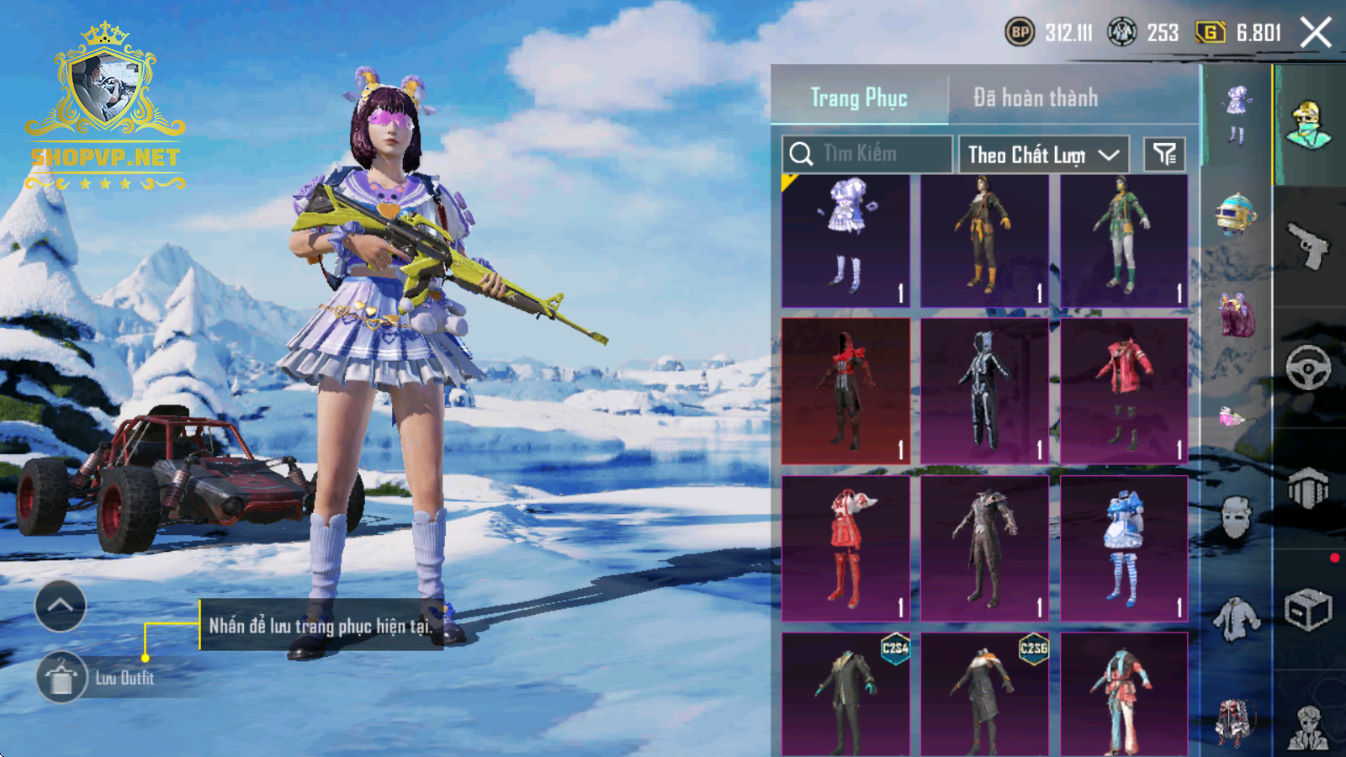Open the funnel filter options
1346x757 pixels.
click(1164, 154)
